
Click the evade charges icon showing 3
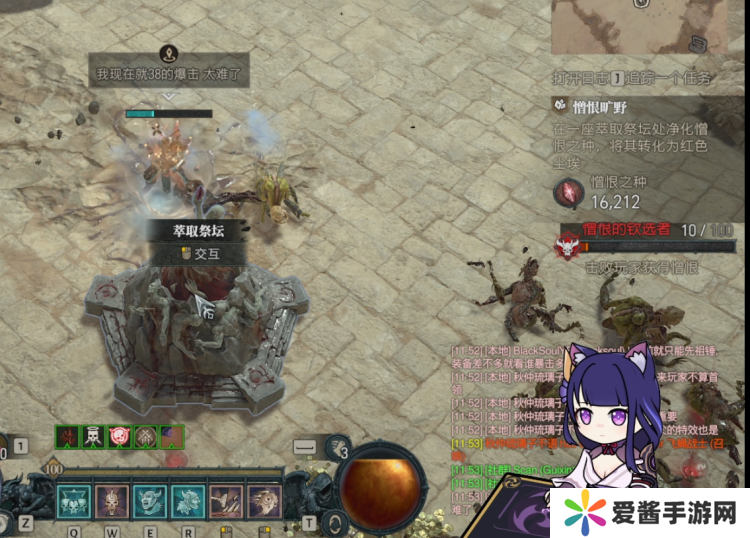(340, 446)
